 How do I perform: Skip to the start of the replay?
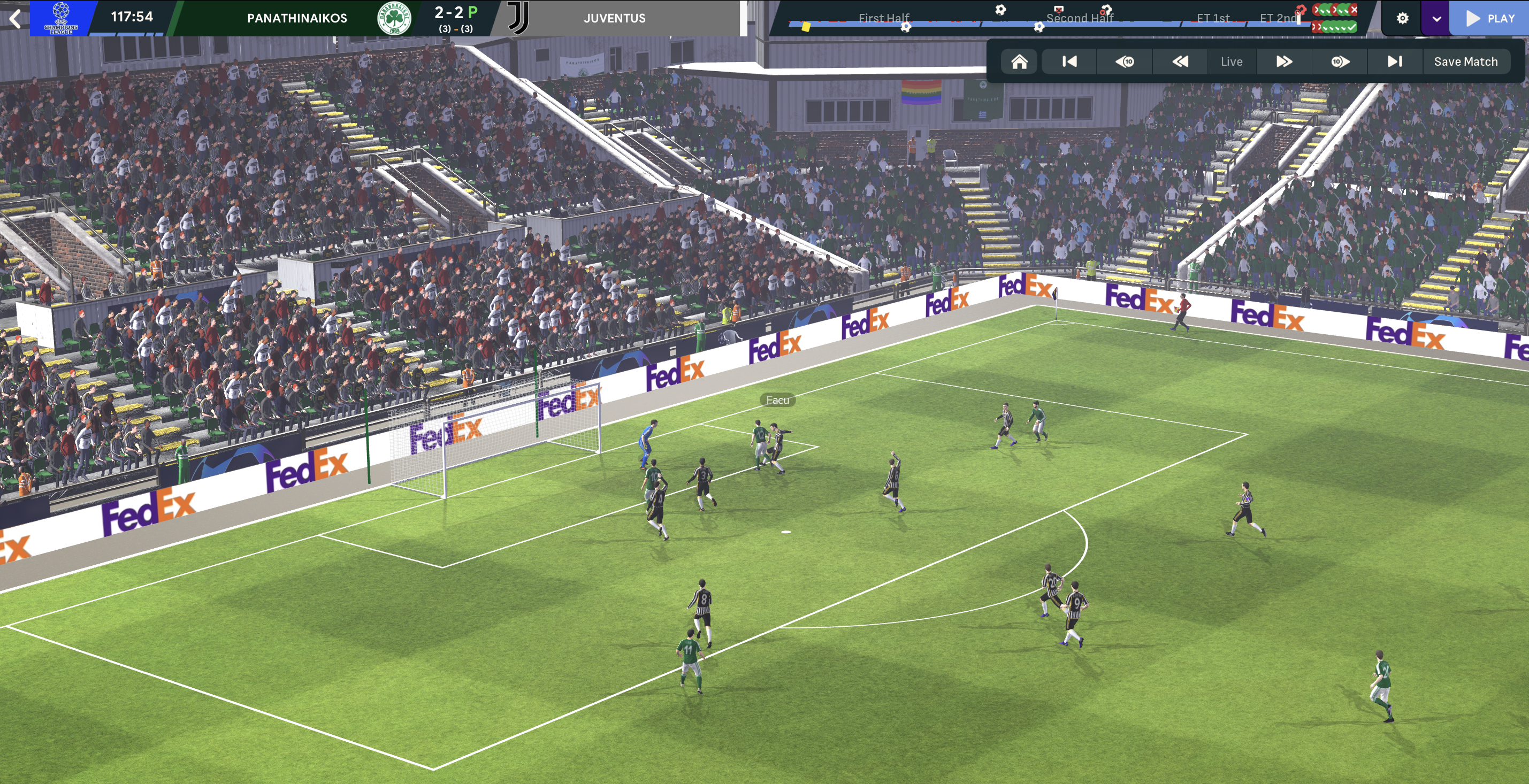tap(1069, 62)
